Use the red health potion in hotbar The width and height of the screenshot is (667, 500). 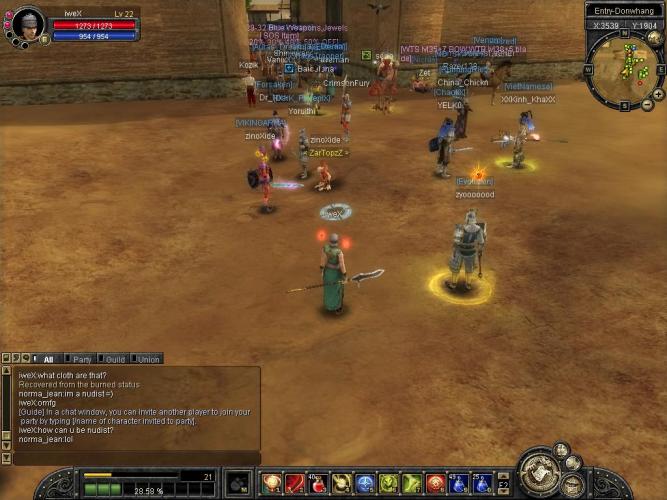pyautogui.click(x=317, y=485)
